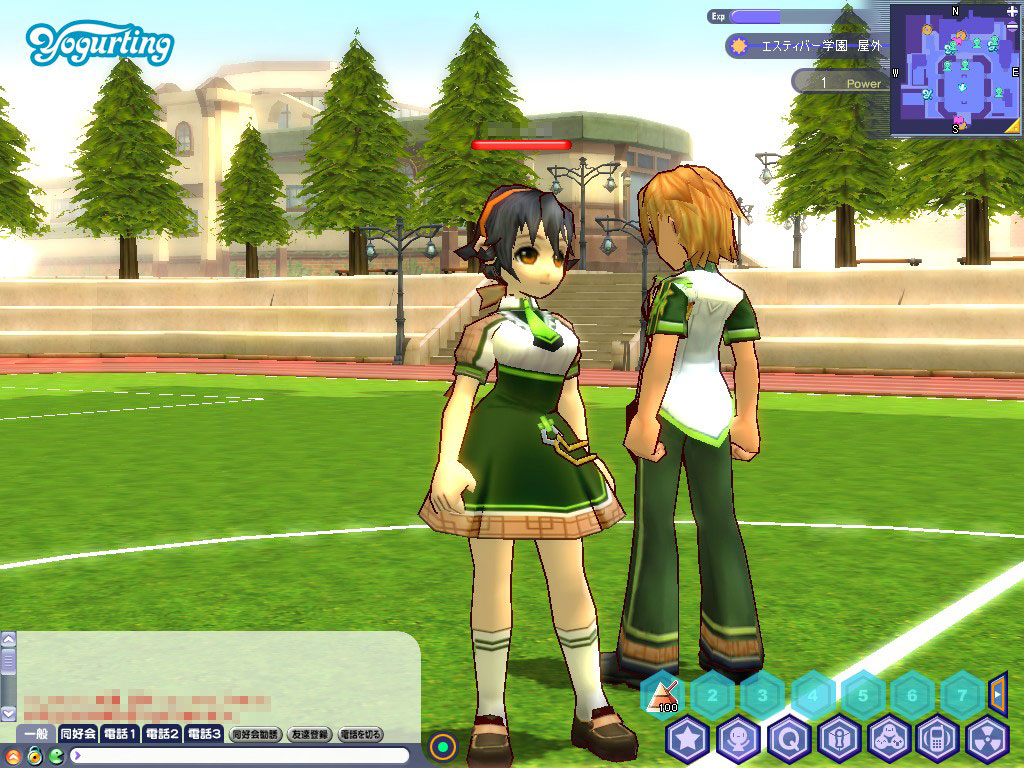This screenshot has width=1024, height=768.
Task: Click the 同好会勧誘 button
Action: (x=255, y=734)
